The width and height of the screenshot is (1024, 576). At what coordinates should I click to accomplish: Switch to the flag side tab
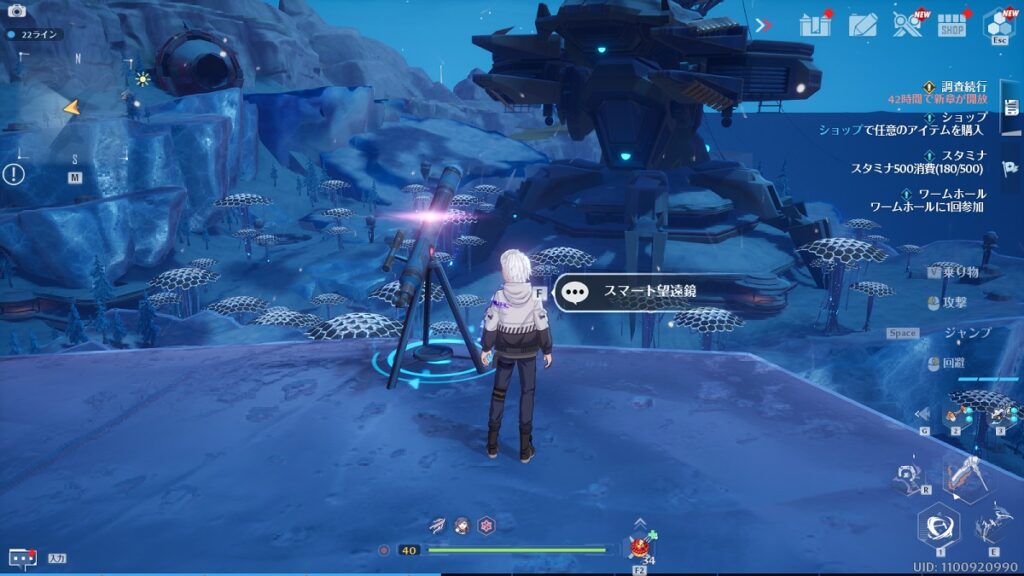click(1011, 168)
